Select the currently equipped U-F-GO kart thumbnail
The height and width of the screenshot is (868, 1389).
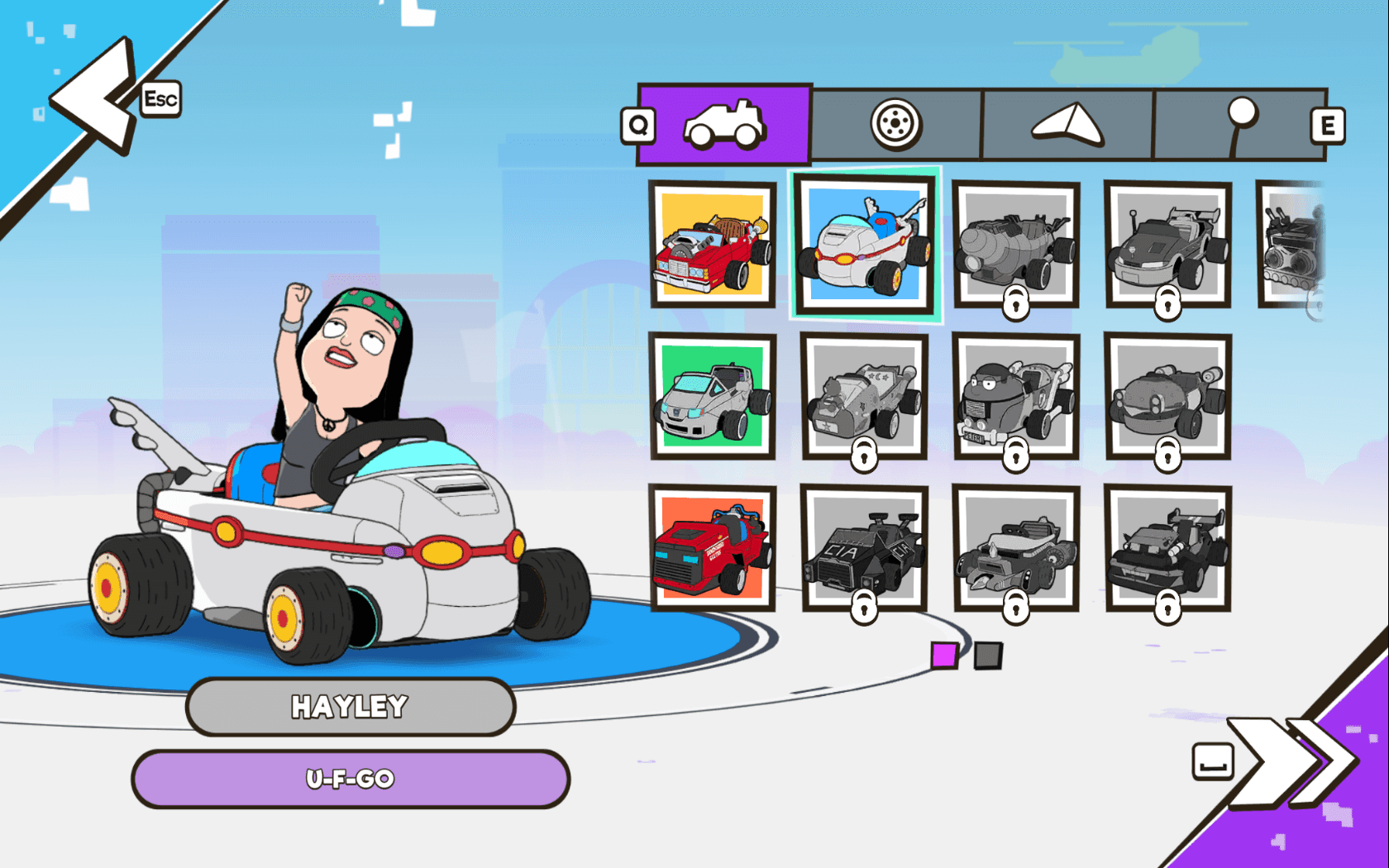click(x=865, y=246)
